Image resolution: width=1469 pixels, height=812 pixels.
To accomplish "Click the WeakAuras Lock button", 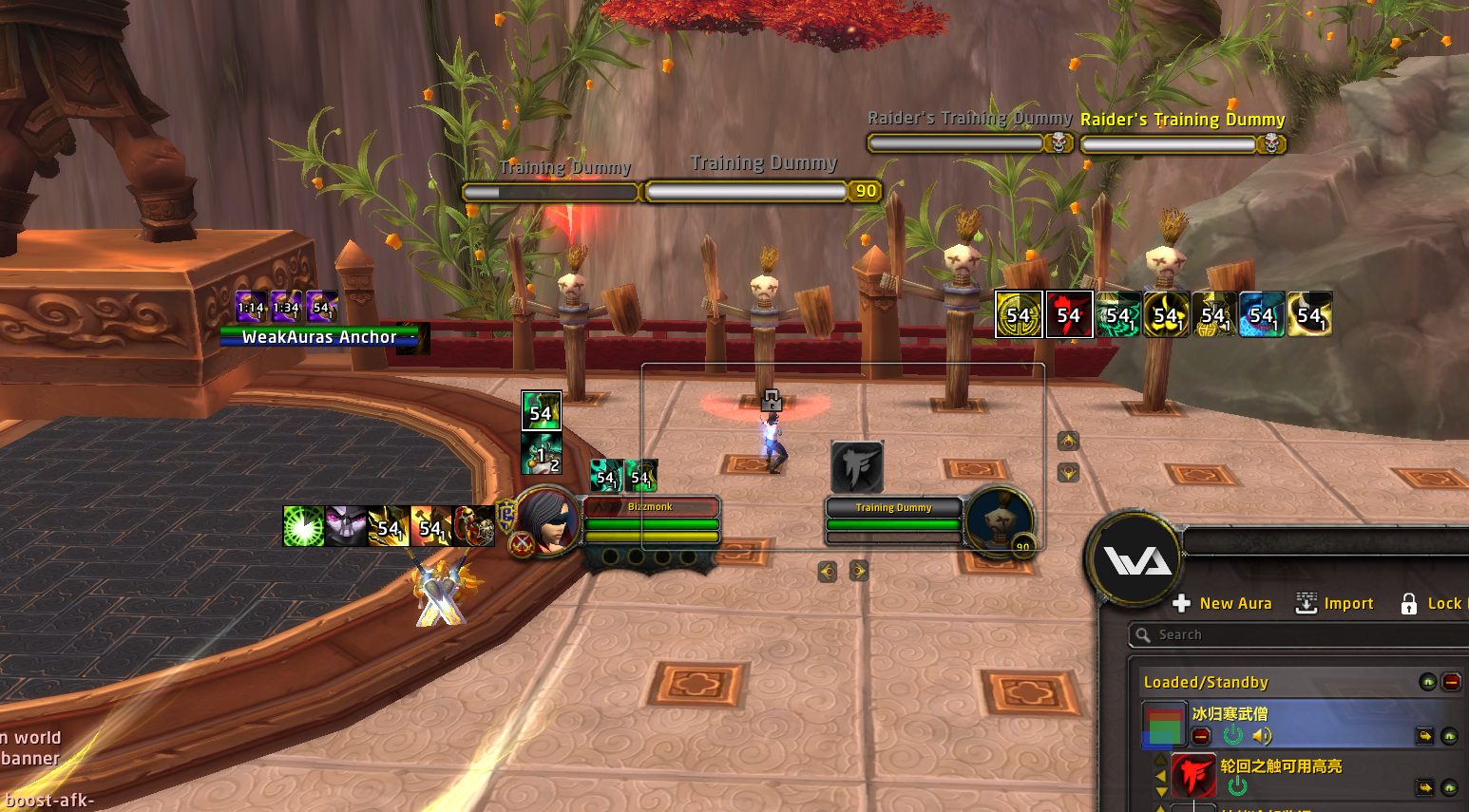I will [1431, 603].
